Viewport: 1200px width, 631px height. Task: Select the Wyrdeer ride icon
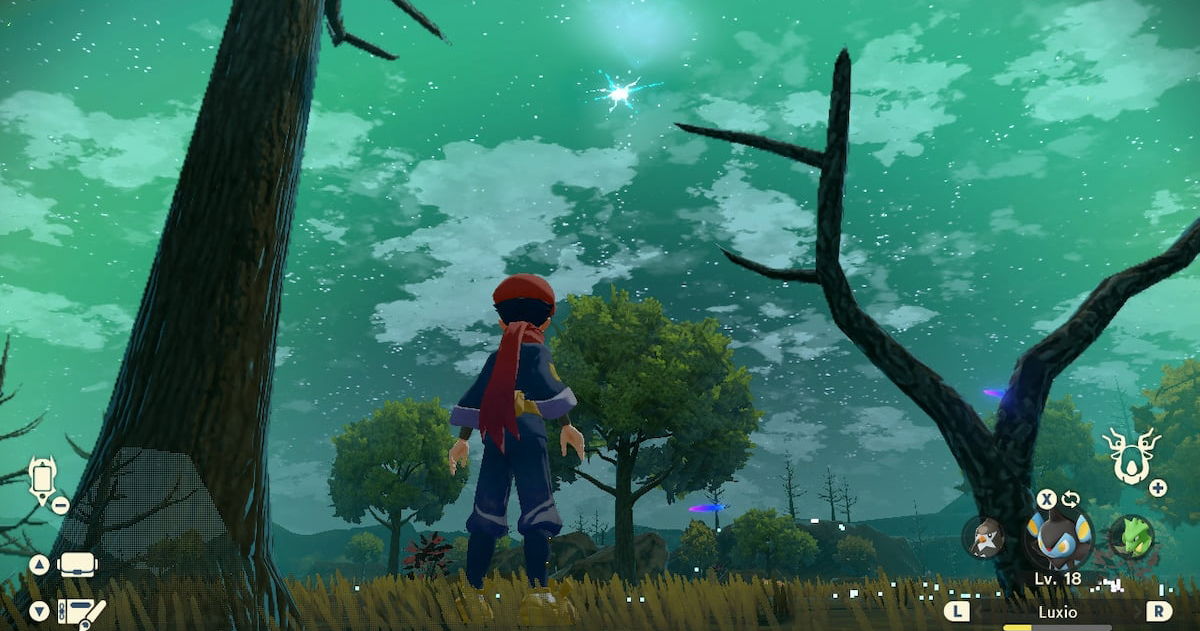click(x=1131, y=455)
